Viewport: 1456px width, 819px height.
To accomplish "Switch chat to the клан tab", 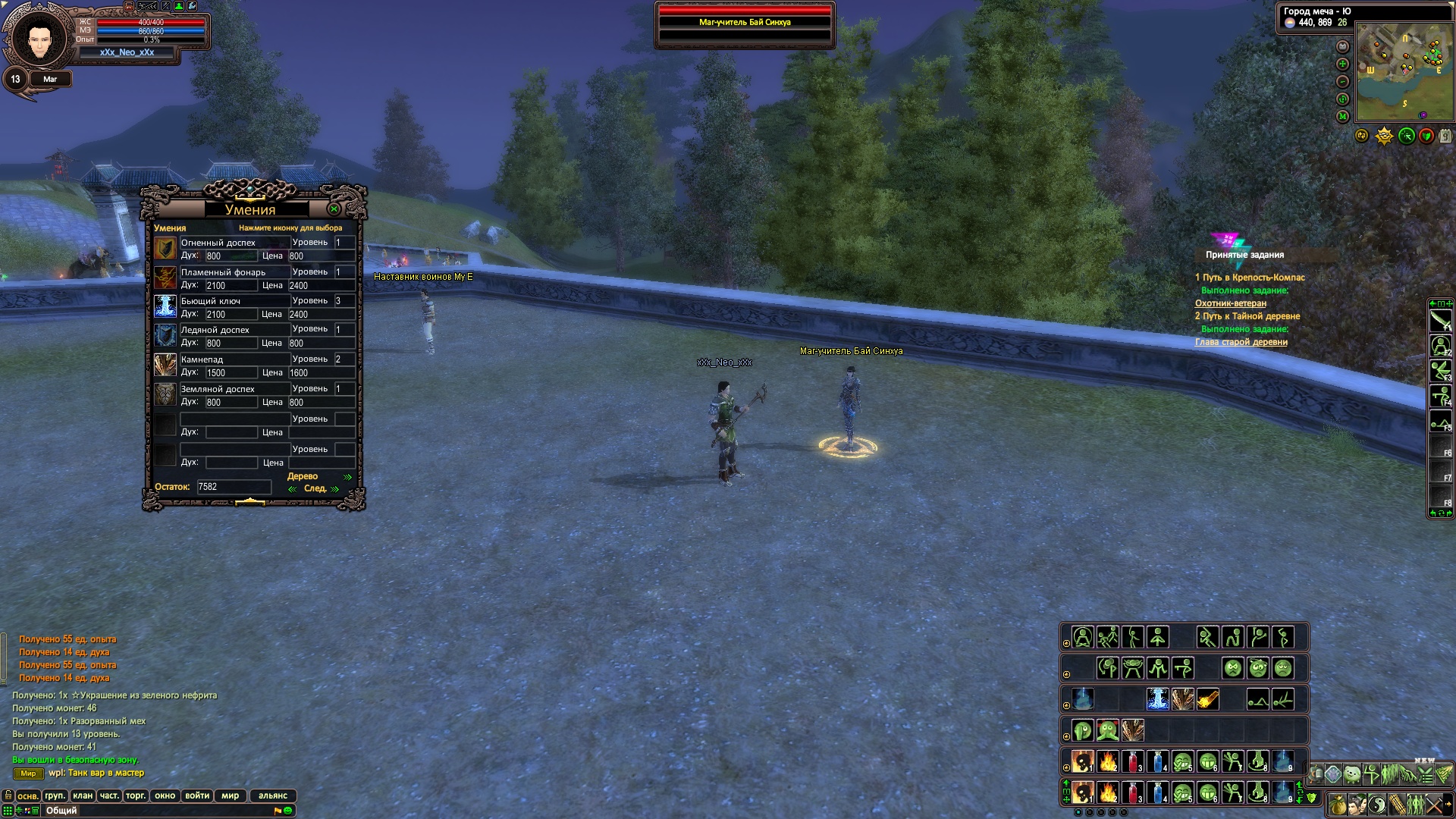I will [x=83, y=795].
